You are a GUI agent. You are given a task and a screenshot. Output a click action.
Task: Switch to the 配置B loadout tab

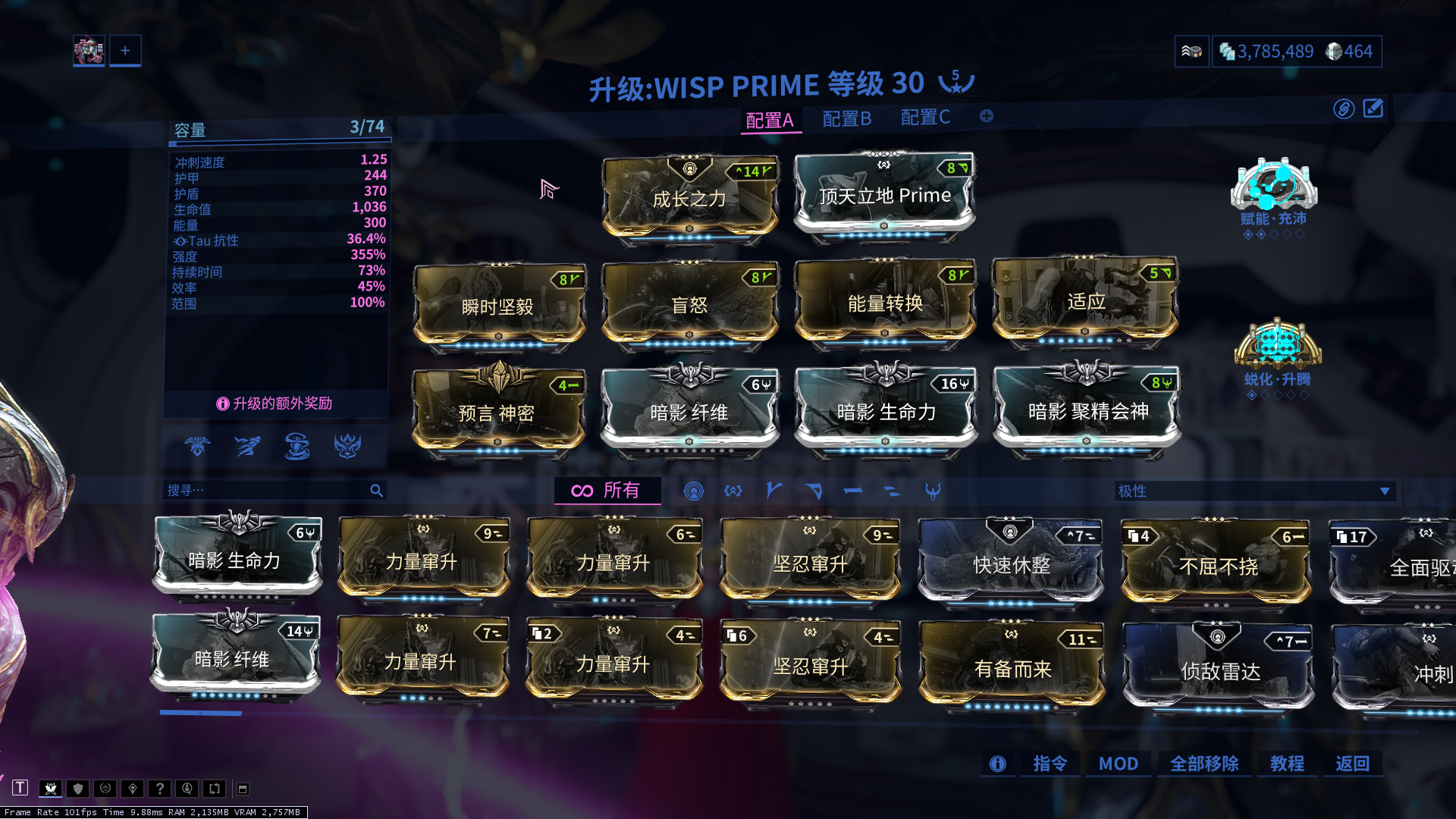click(846, 119)
